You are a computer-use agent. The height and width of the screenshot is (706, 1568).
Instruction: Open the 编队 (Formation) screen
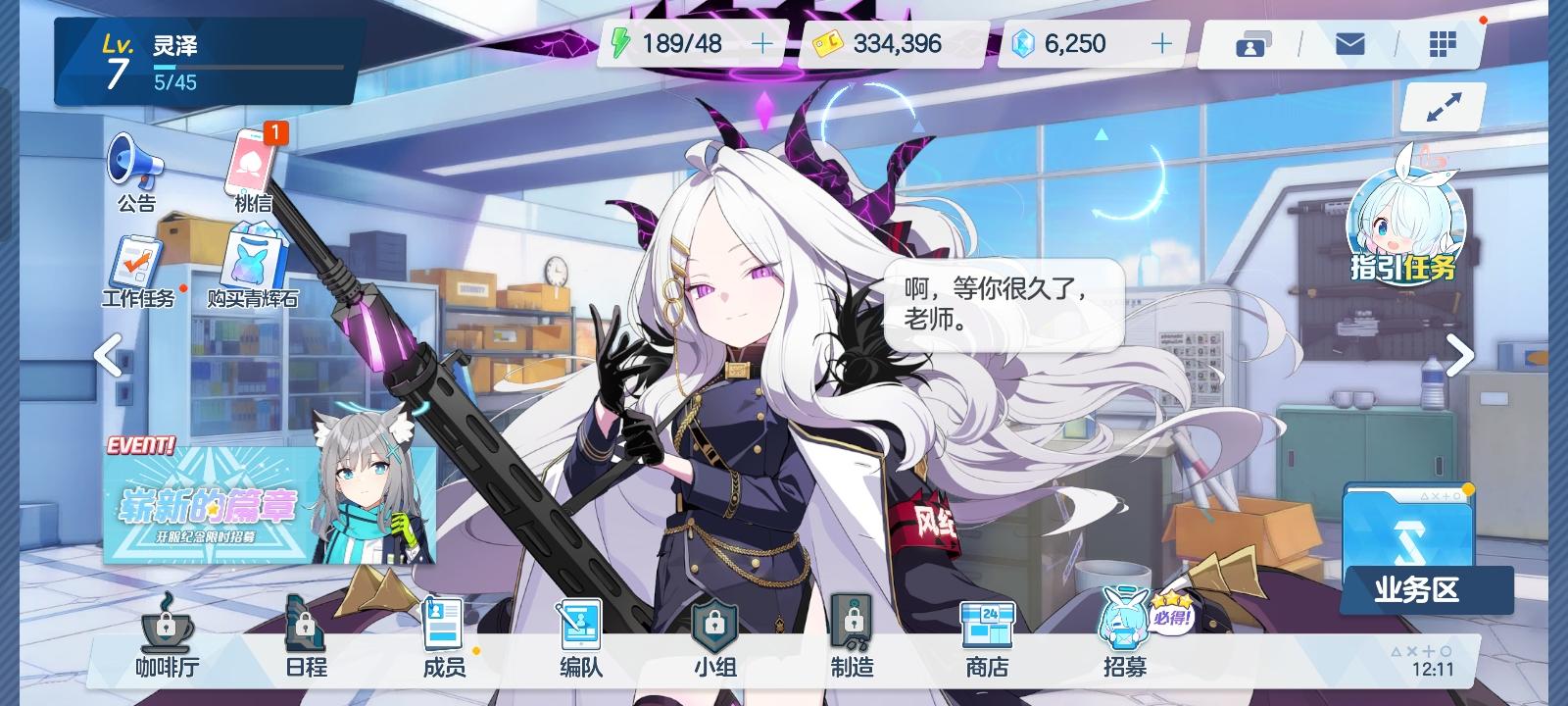coord(580,637)
